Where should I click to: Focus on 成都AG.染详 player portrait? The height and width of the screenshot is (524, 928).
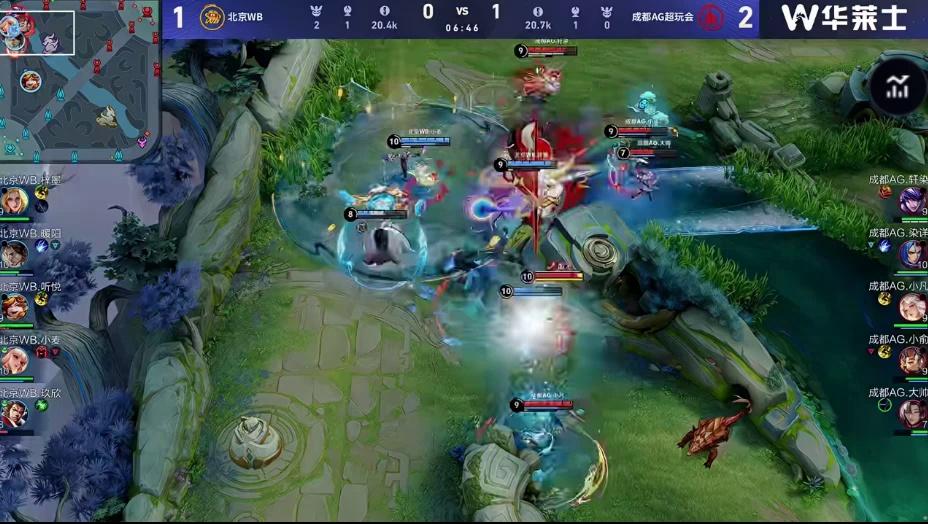(913, 254)
